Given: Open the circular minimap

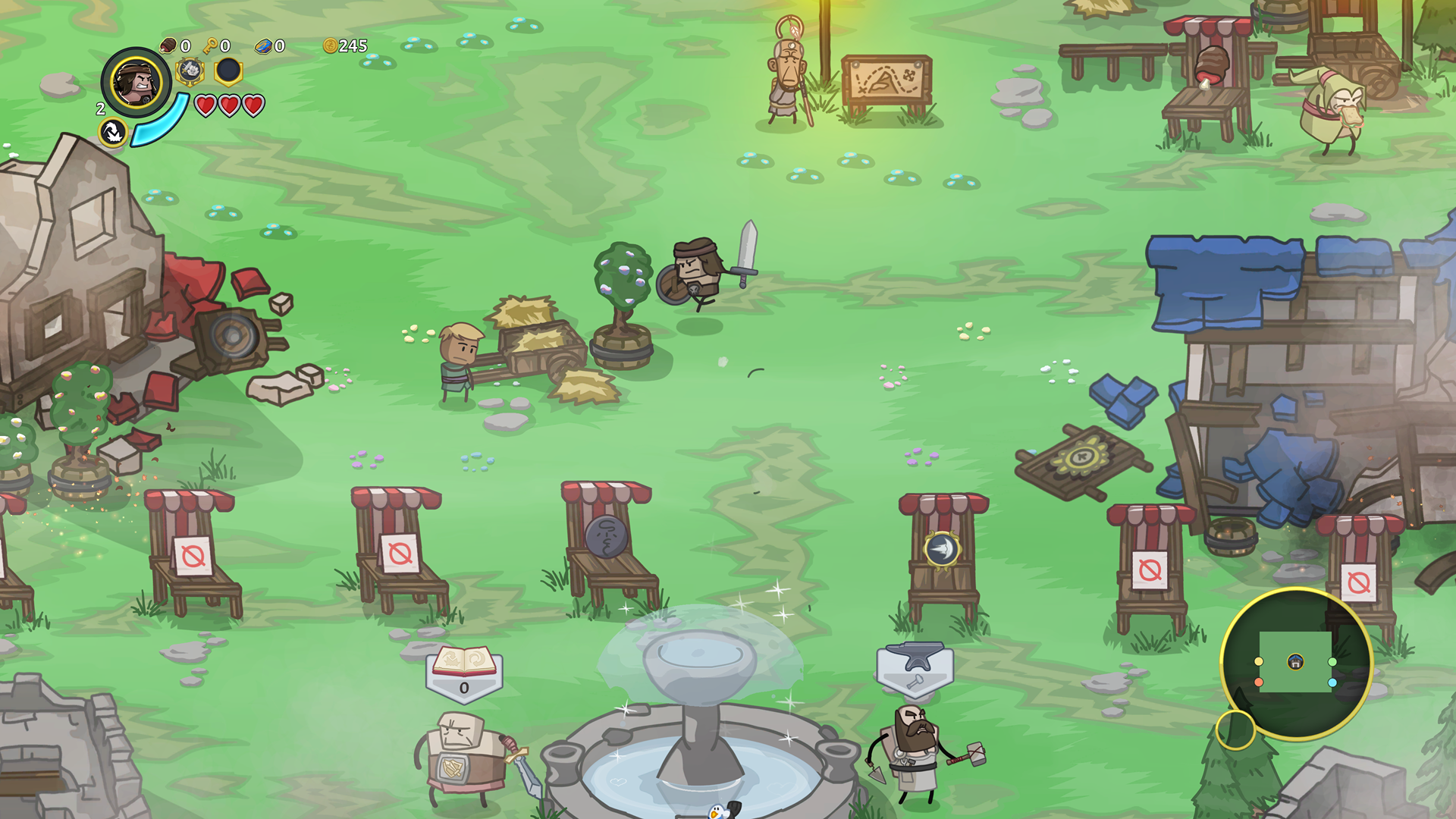Looking at the screenshot, I should (1295, 663).
